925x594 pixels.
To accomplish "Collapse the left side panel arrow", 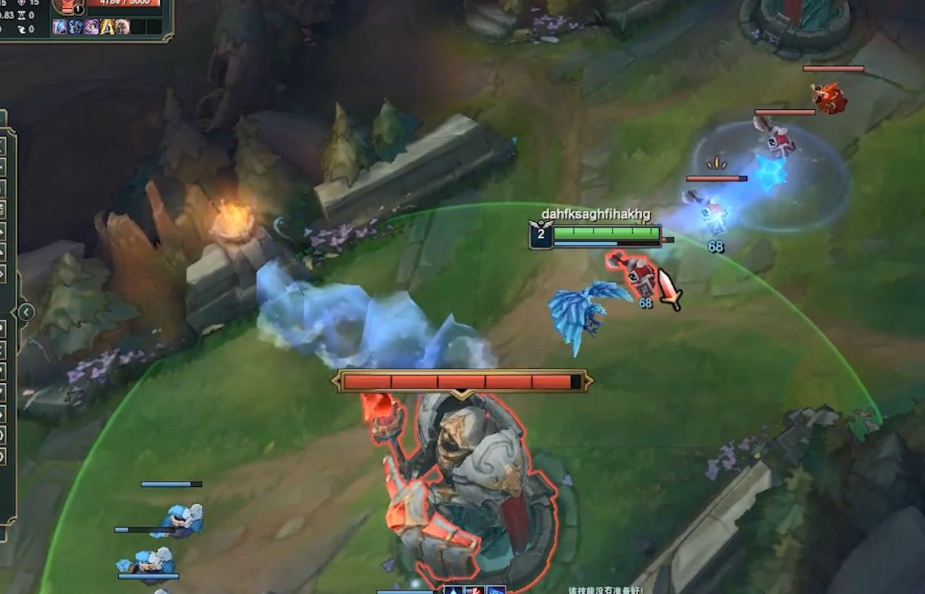I will 25,312.
